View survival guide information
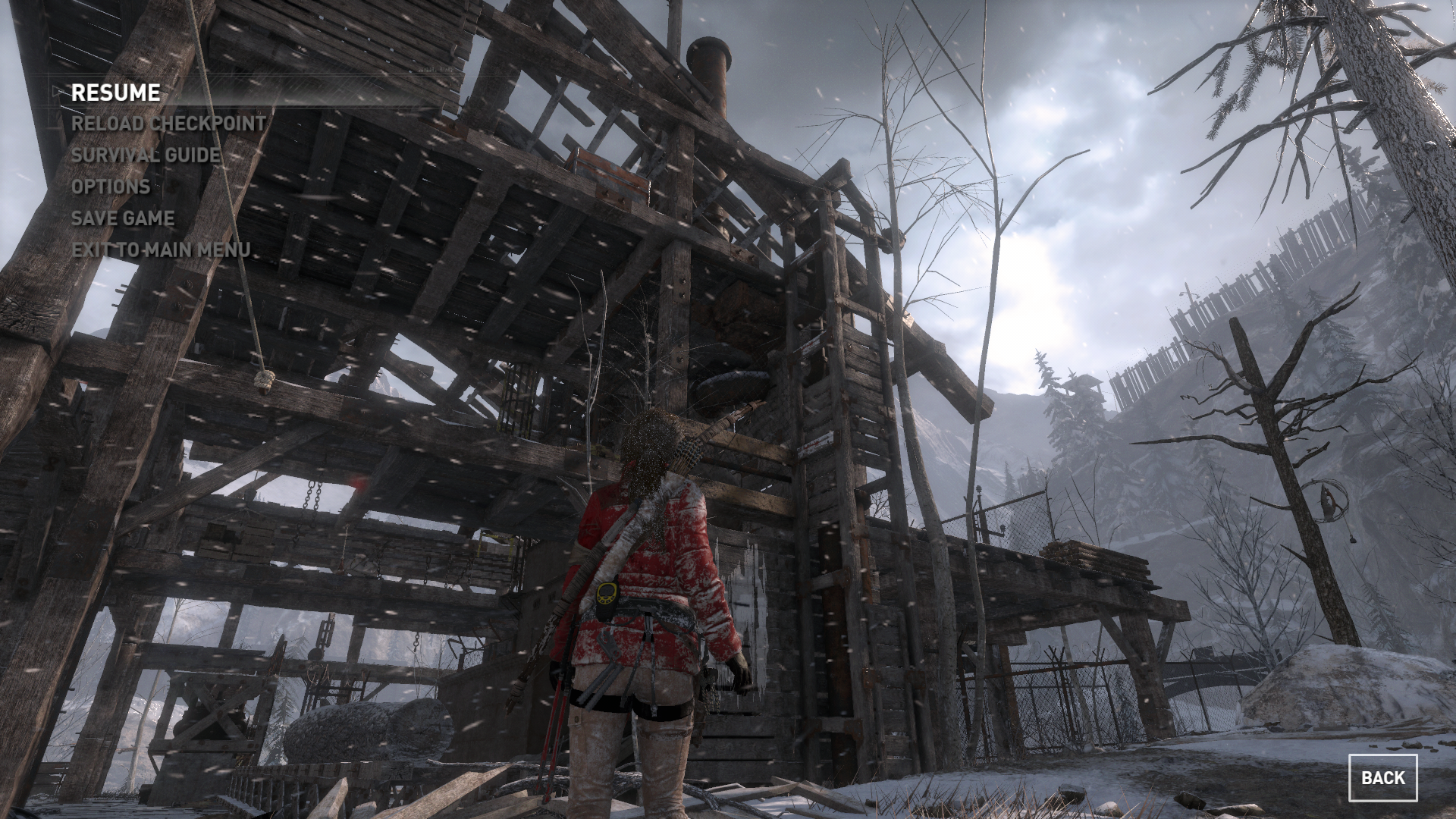Image resolution: width=1456 pixels, height=819 pixels. click(x=146, y=156)
